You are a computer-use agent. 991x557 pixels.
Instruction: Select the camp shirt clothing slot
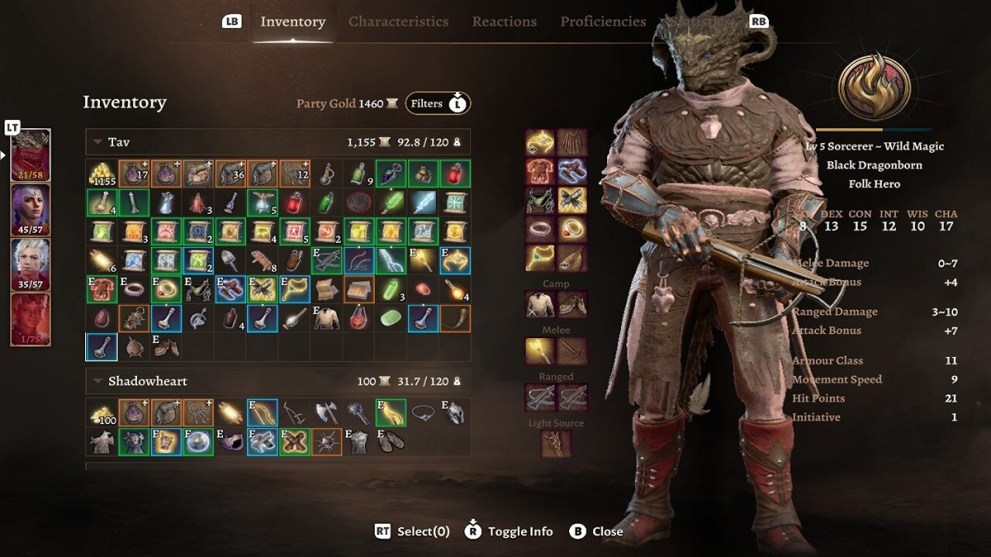540,304
